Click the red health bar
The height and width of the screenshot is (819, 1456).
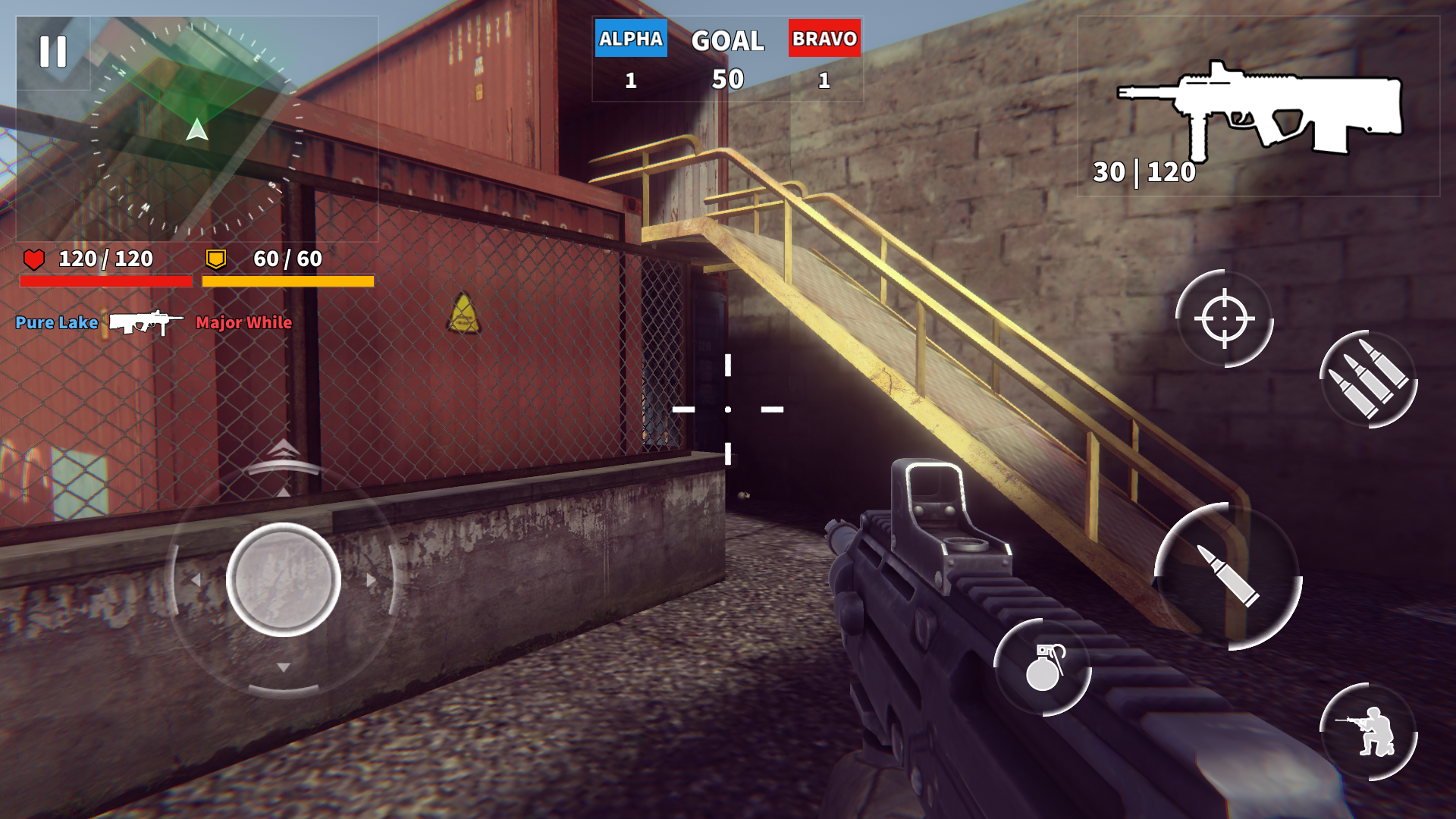tap(106, 281)
